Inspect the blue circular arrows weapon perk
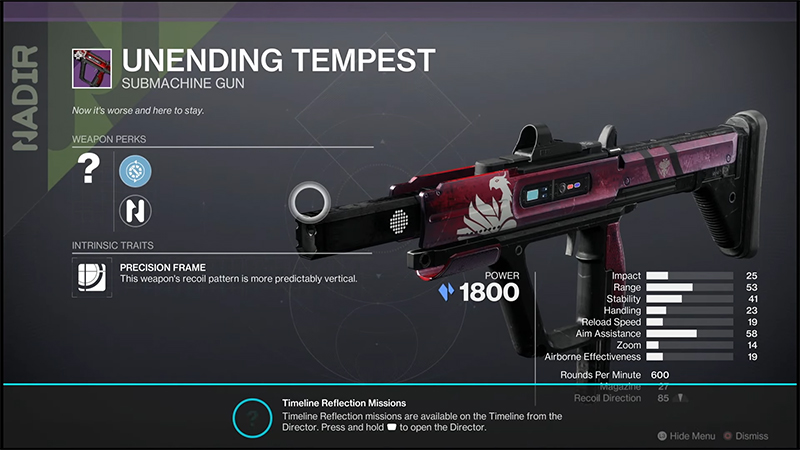 click(x=134, y=172)
